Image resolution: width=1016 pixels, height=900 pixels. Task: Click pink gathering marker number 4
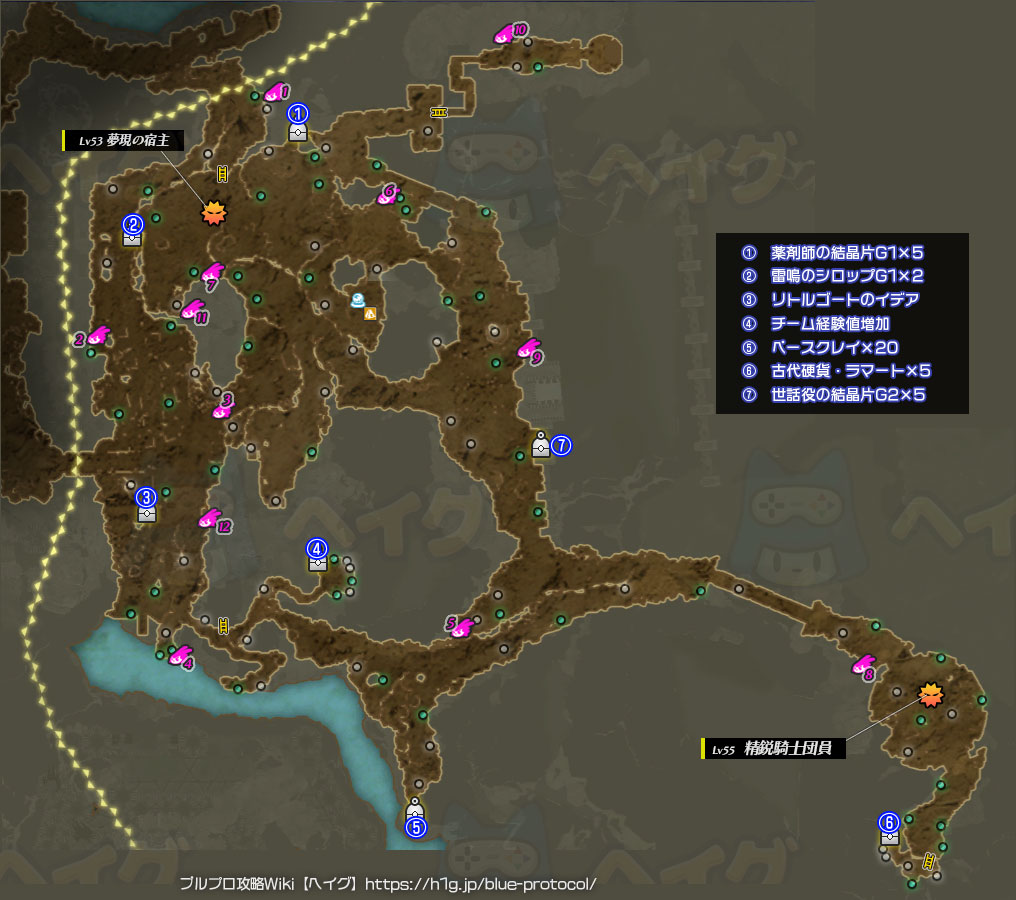click(180, 656)
